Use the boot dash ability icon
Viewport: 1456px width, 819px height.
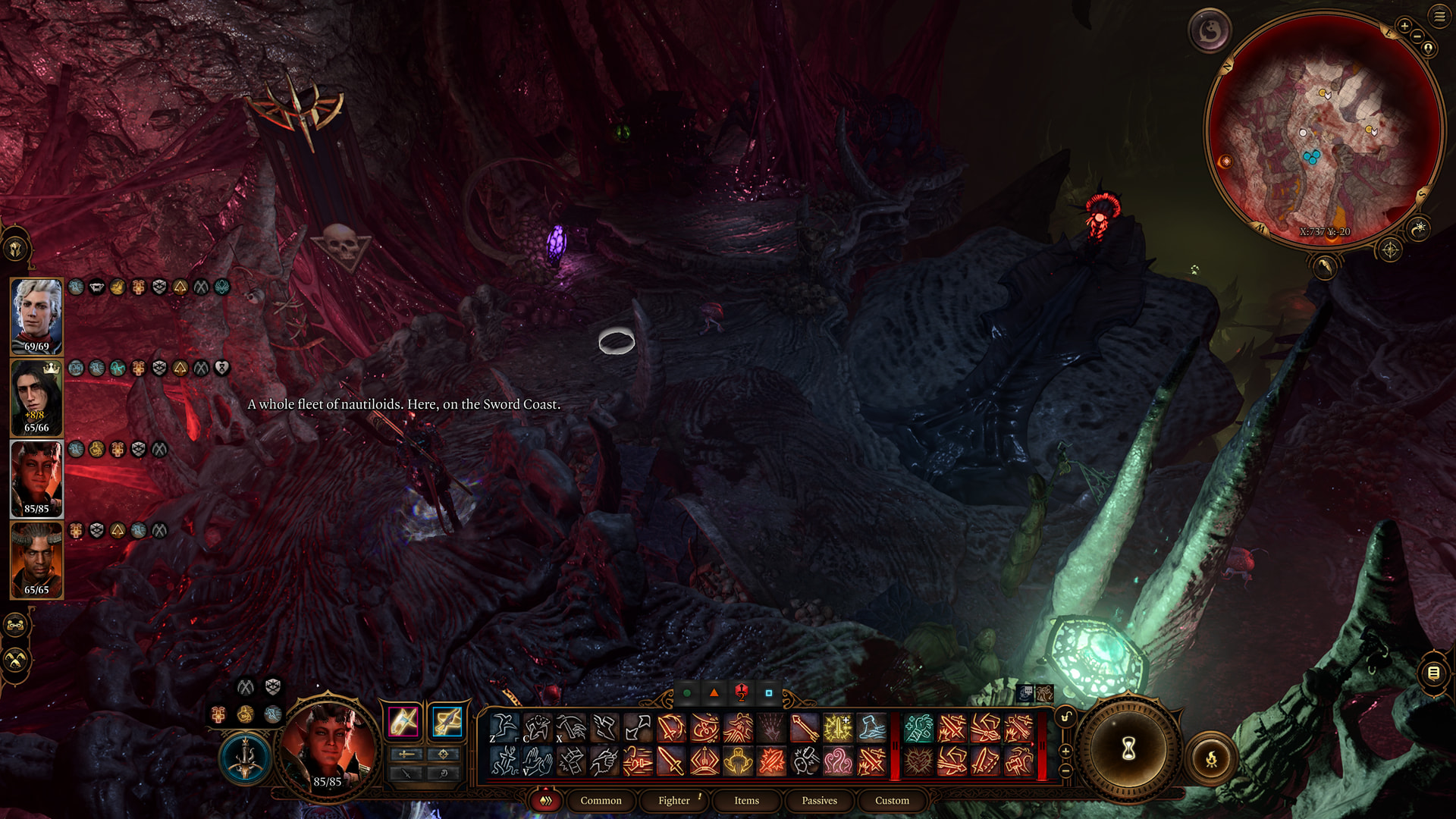click(871, 728)
